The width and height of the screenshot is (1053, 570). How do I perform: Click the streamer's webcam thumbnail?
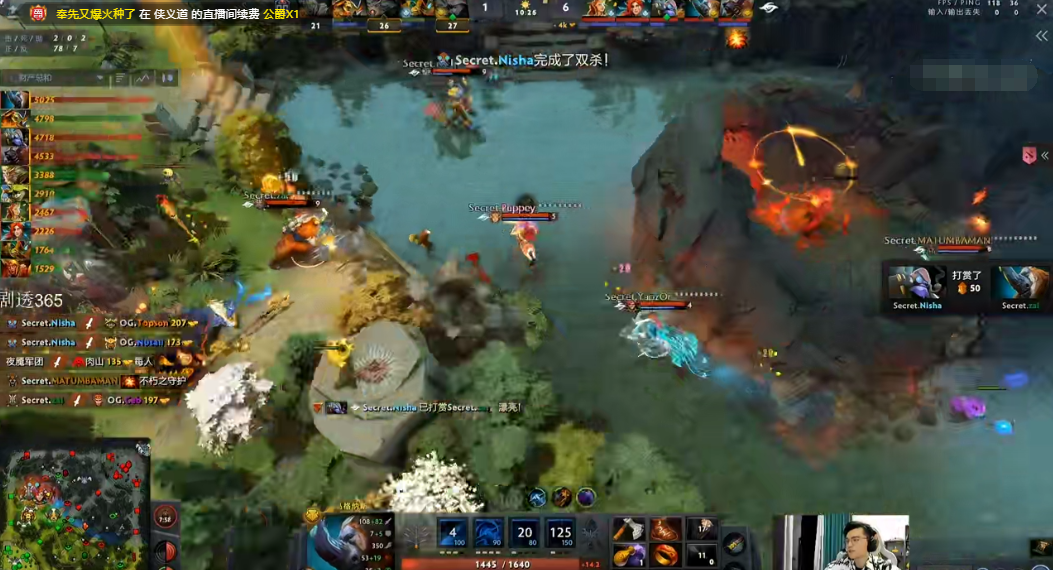[840, 542]
